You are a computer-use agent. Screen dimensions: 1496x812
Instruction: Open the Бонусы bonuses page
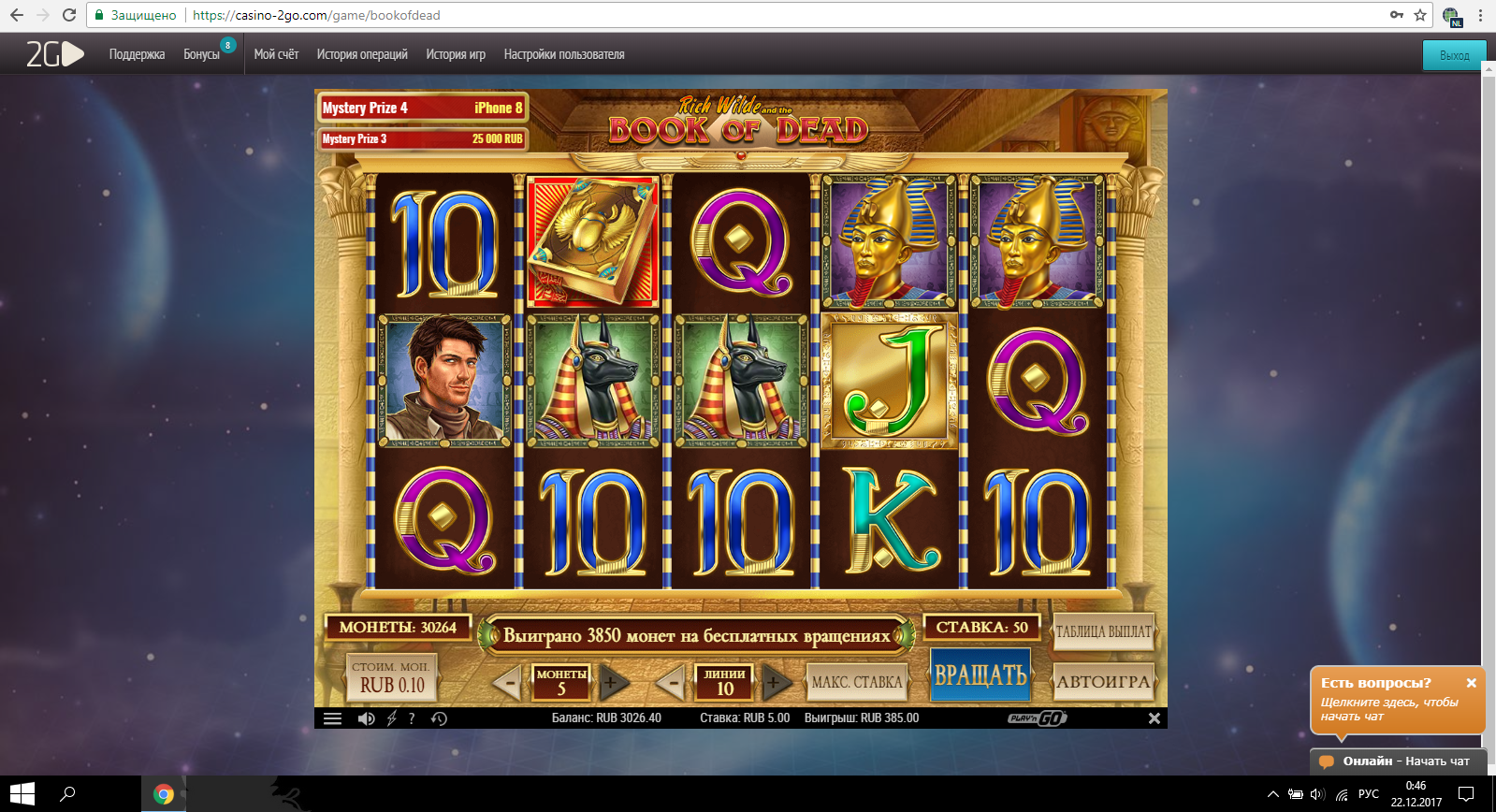(x=201, y=54)
